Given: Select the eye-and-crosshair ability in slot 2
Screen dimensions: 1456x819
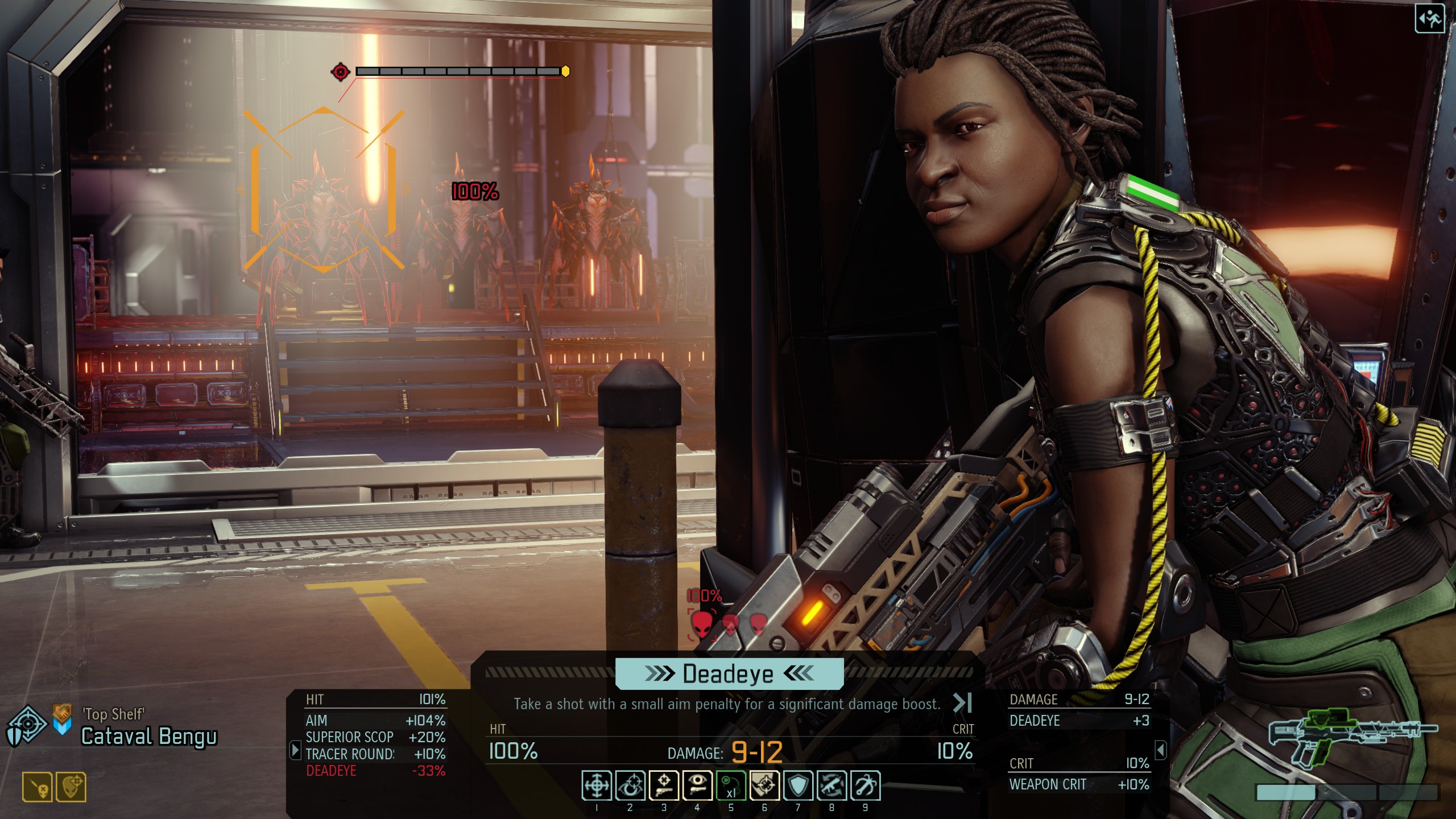Looking at the screenshot, I should pyautogui.click(x=630, y=785).
